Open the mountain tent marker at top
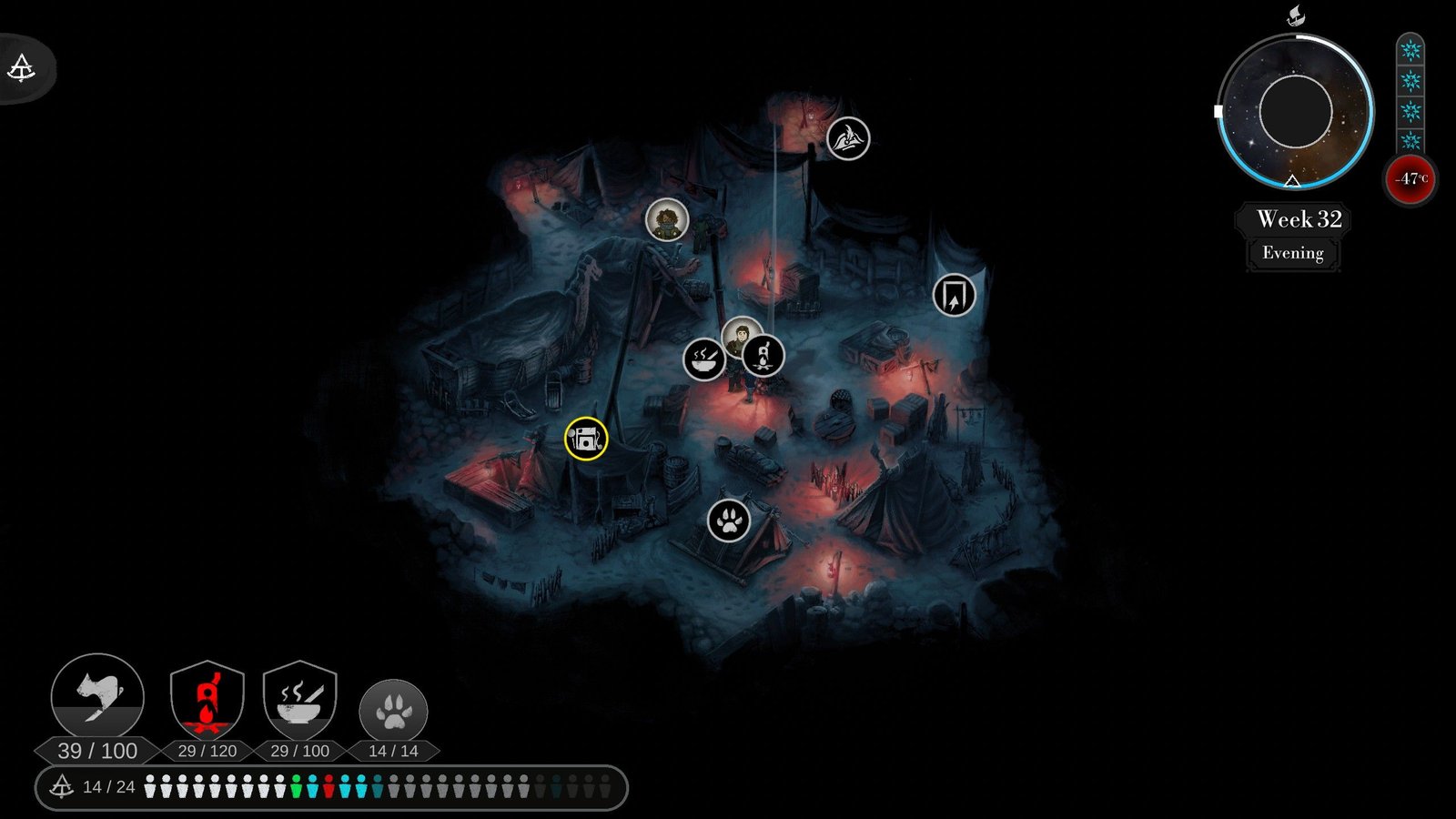The width and height of the screenshot is (1456, 819). 848,138
